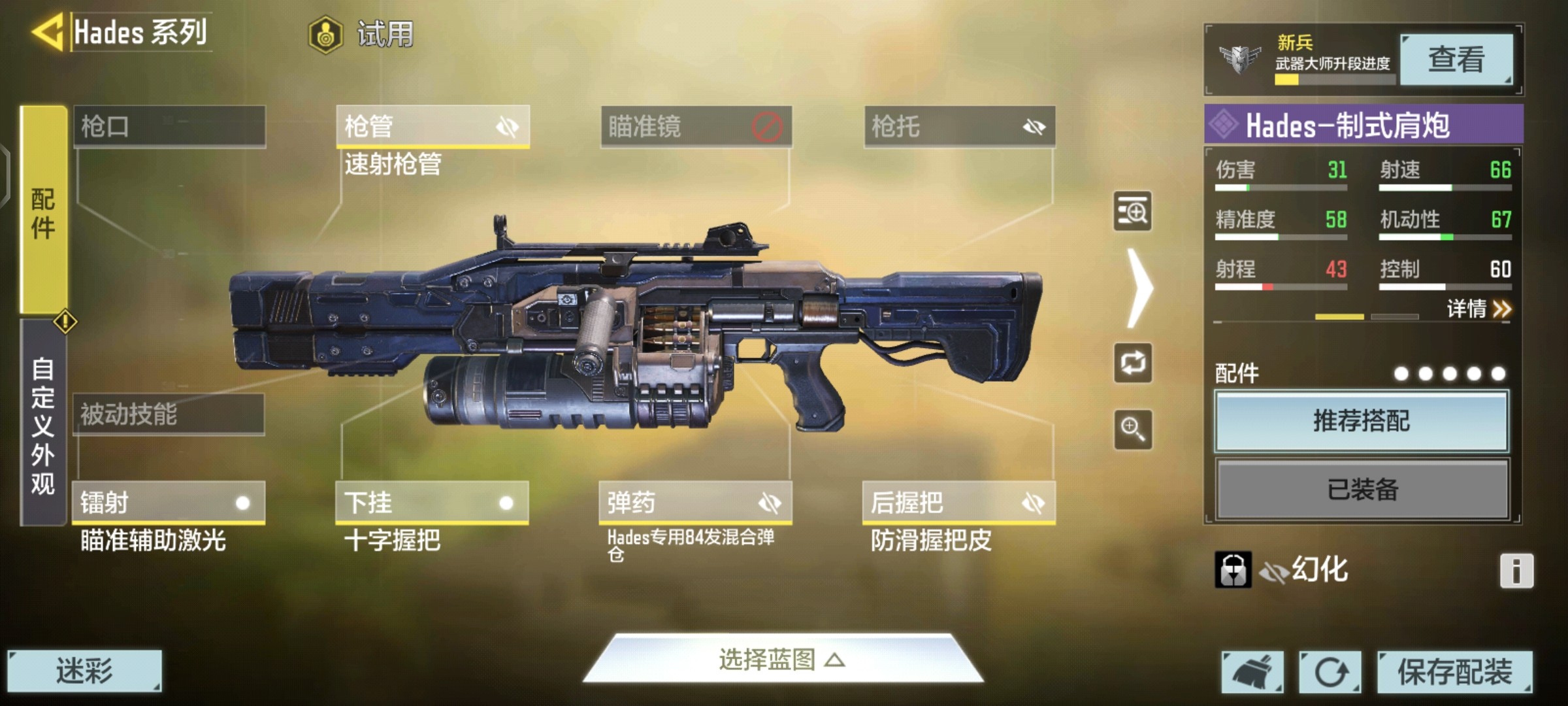Click the 查看 progress button
The image size is (1568, 706).
1456,59
